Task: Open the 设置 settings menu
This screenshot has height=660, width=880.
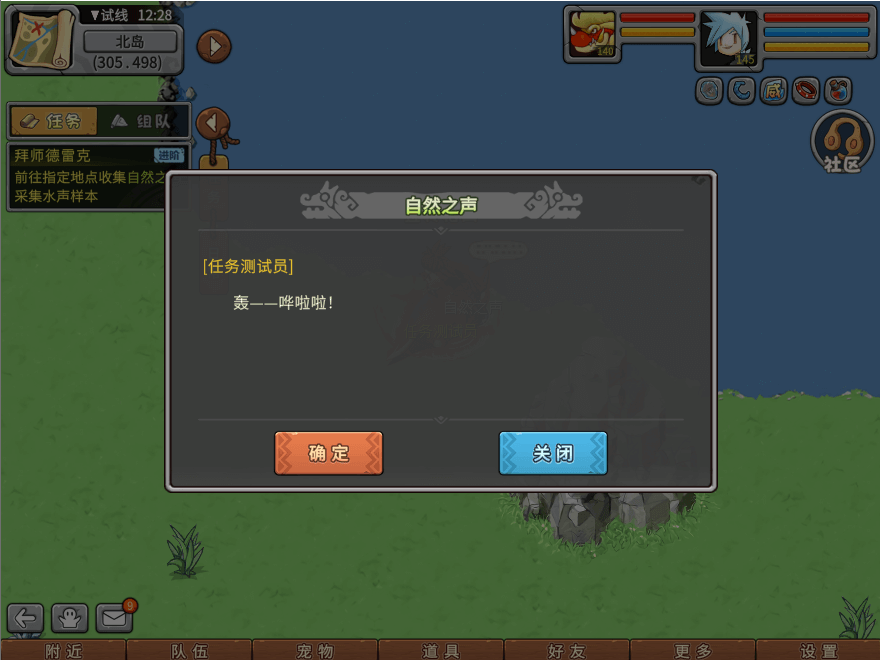Action: click(818, 651)
